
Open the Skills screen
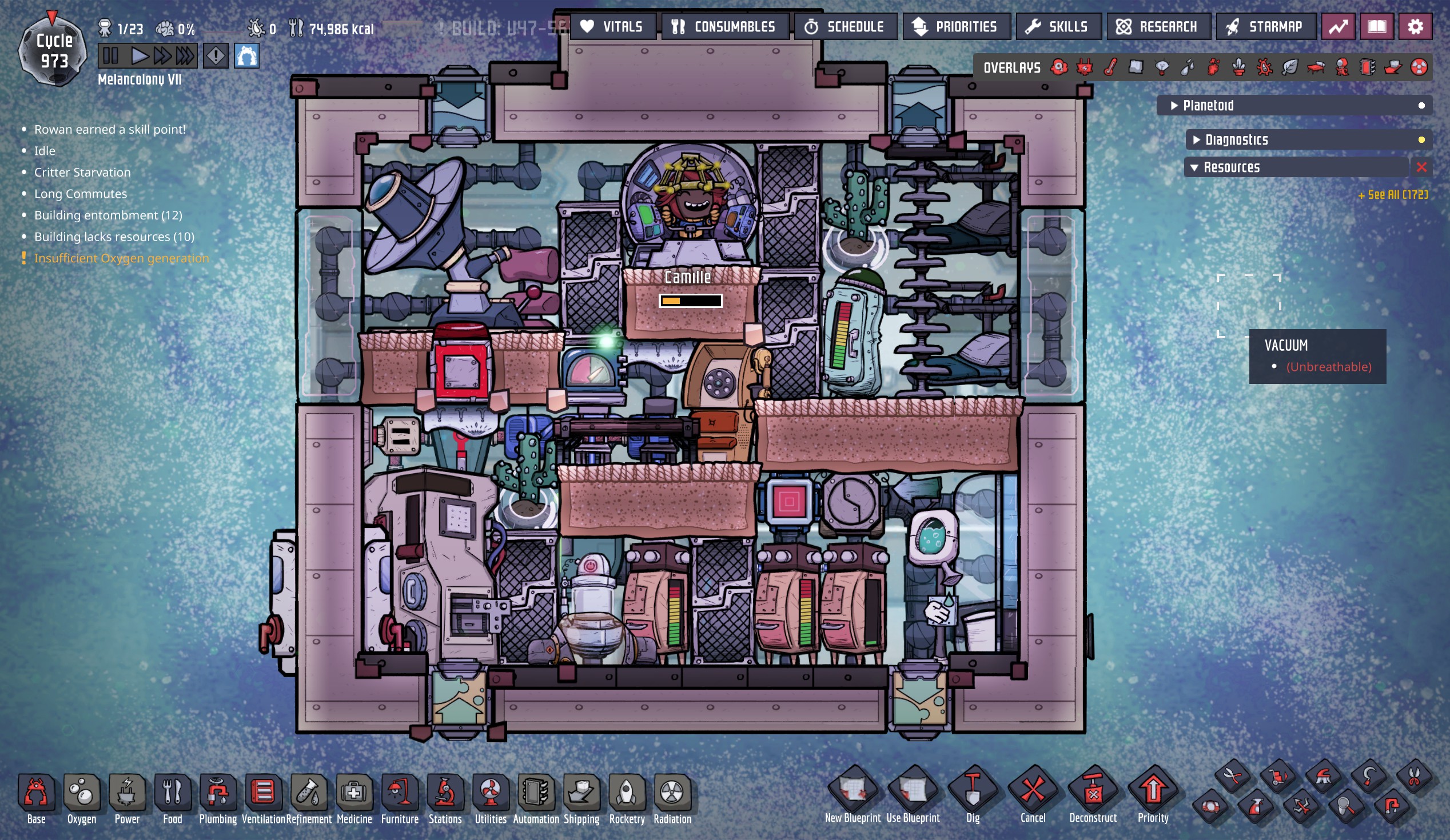click(1058, 26)
